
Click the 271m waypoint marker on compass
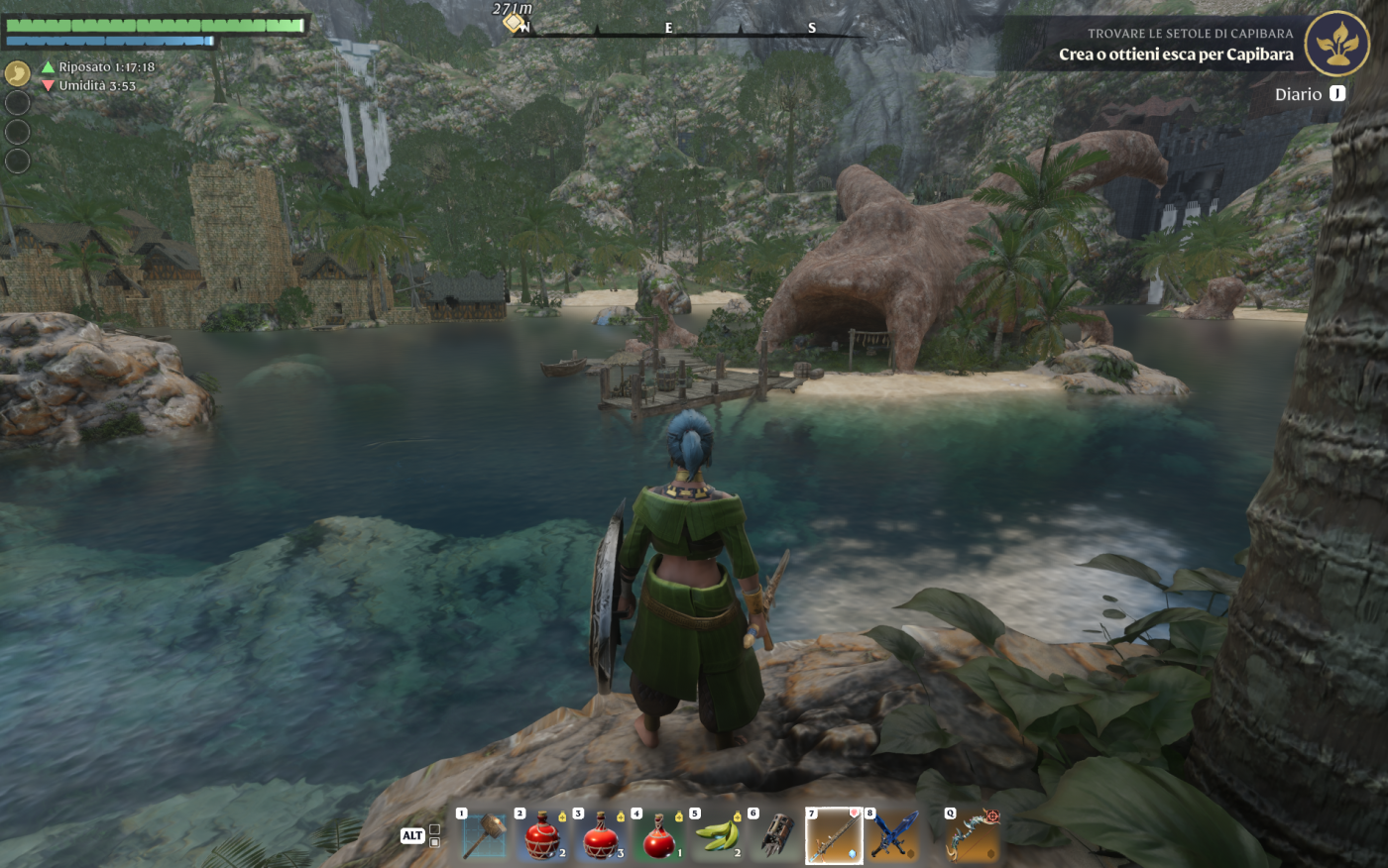tap(514, 21)
